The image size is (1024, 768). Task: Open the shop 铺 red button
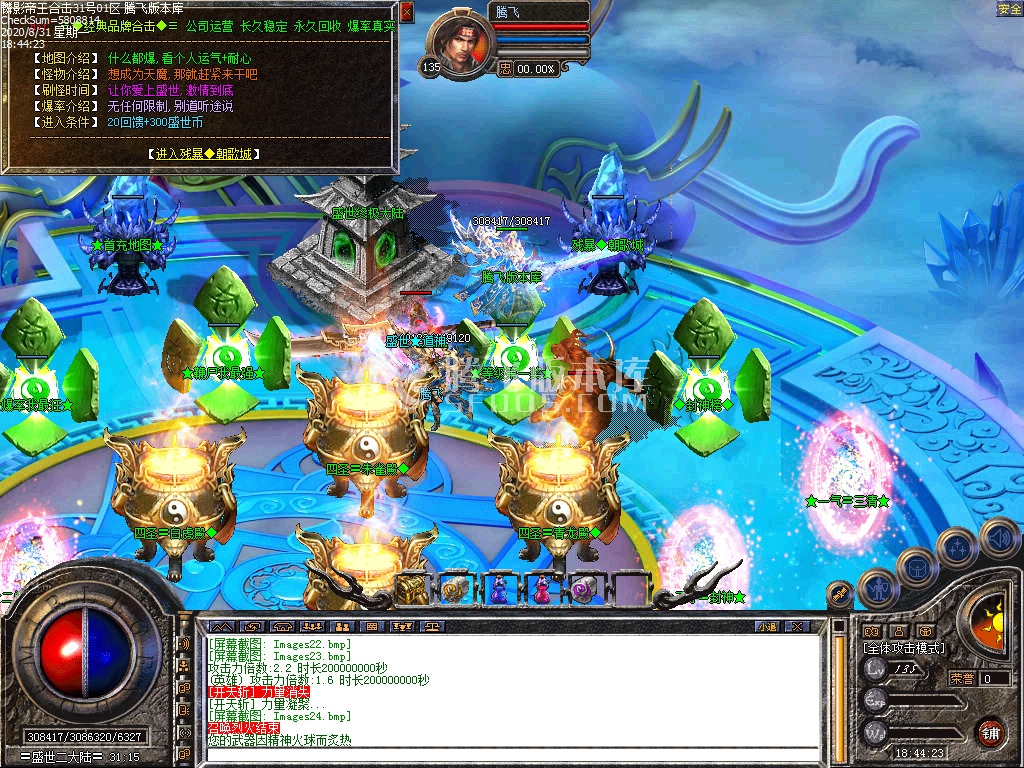(989, 731)
